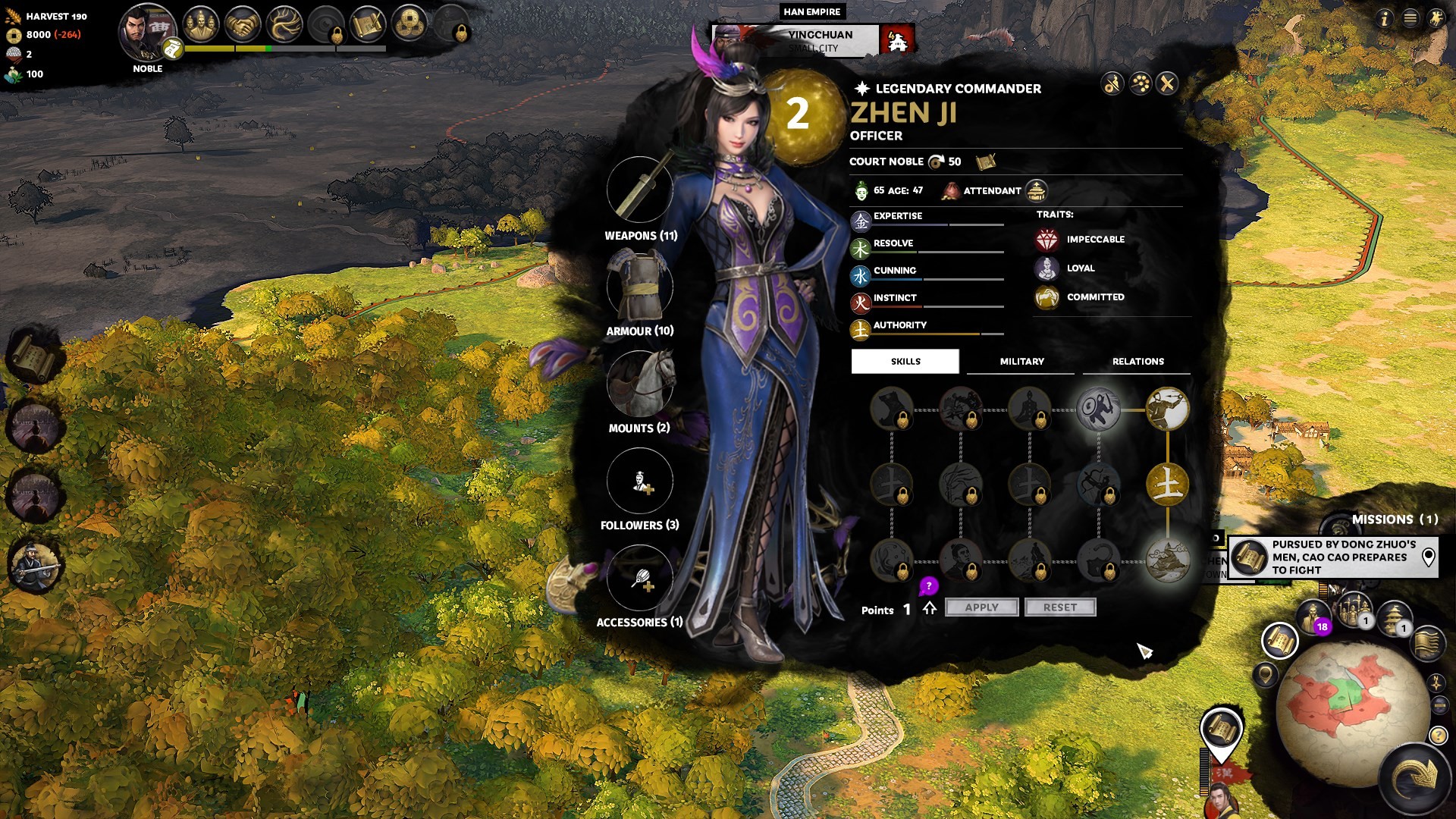
Task: Select the Skills tab
Action: [x=905, y=362]
